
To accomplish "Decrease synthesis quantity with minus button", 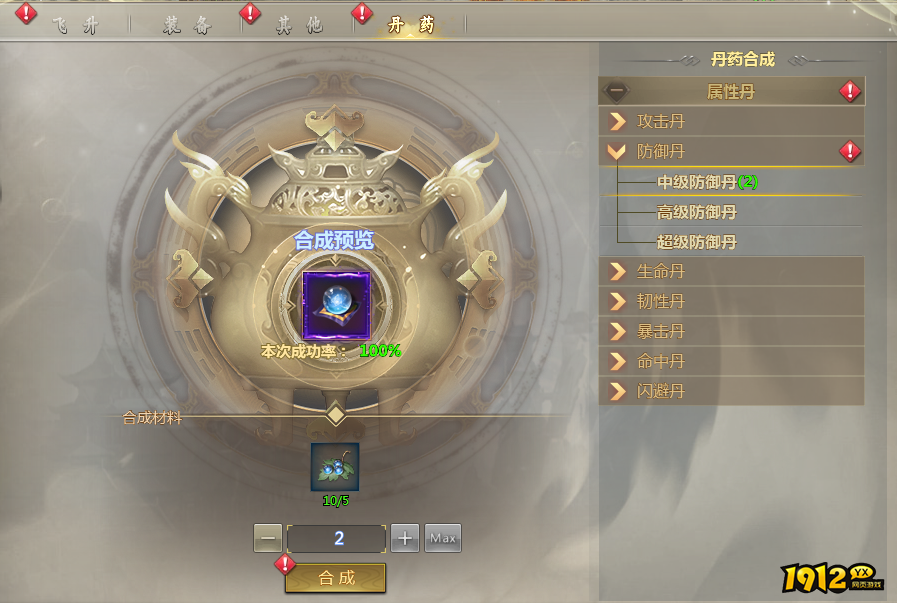I will pyautogui.click(x=268, y=538).
